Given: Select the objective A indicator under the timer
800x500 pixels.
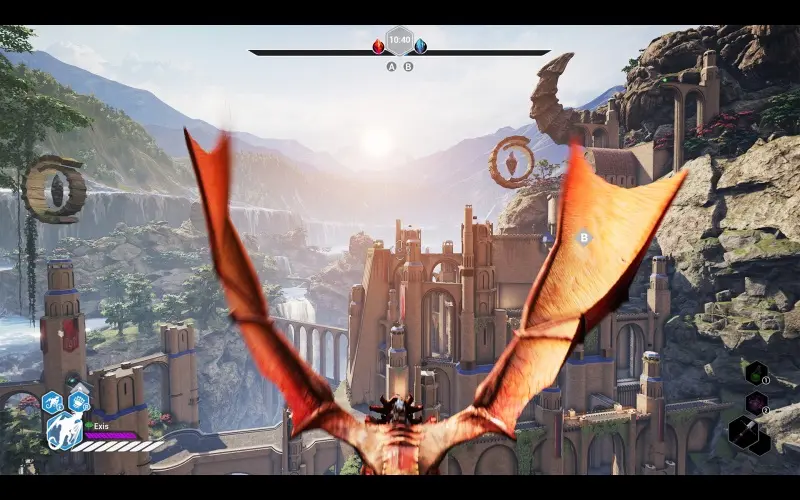Looking at the screenshot, I should point(391,67).
